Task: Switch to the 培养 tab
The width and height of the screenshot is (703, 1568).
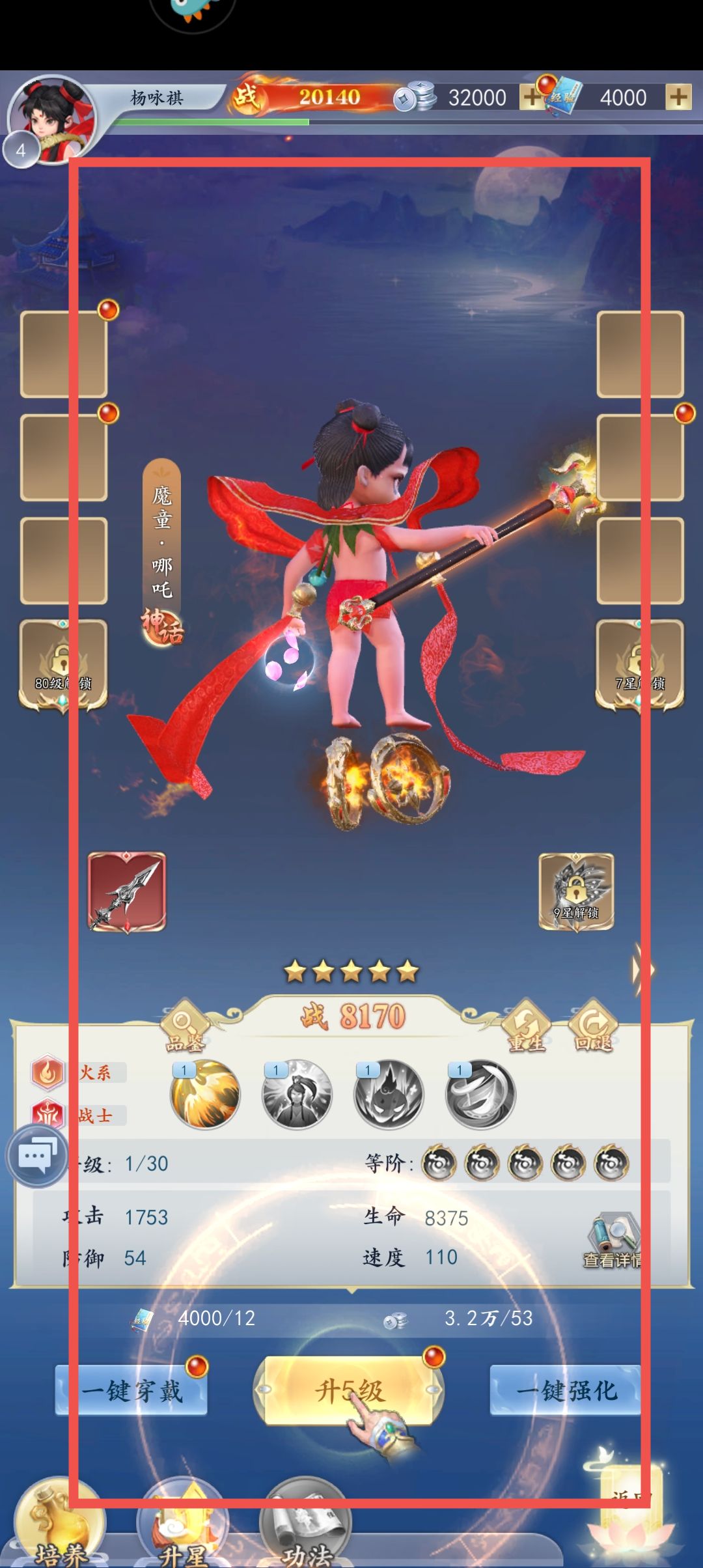Action: click(60, 1528)
